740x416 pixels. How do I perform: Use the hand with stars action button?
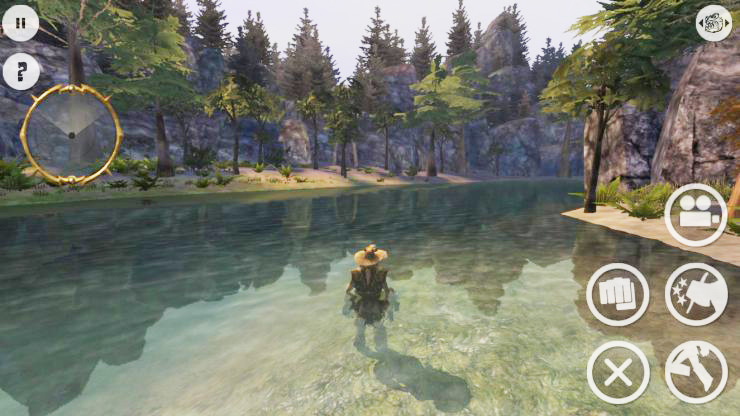[x=696, y=294]
